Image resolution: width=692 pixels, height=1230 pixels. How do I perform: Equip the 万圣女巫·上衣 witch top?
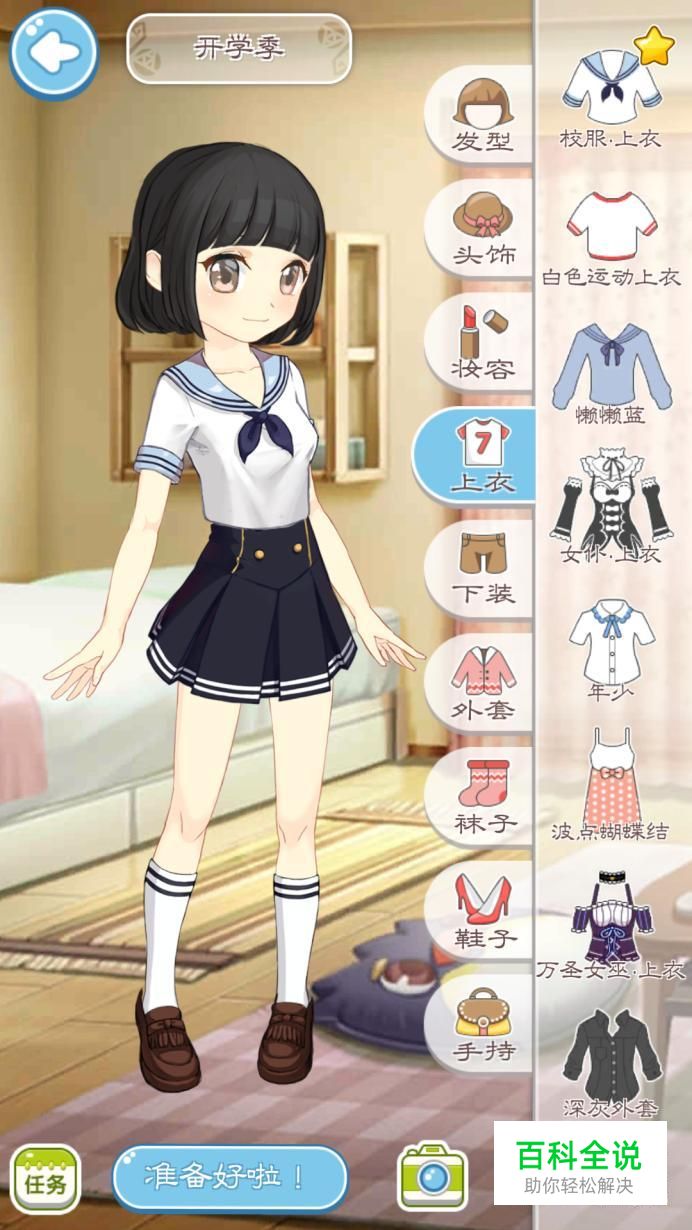tap(611, 920)
